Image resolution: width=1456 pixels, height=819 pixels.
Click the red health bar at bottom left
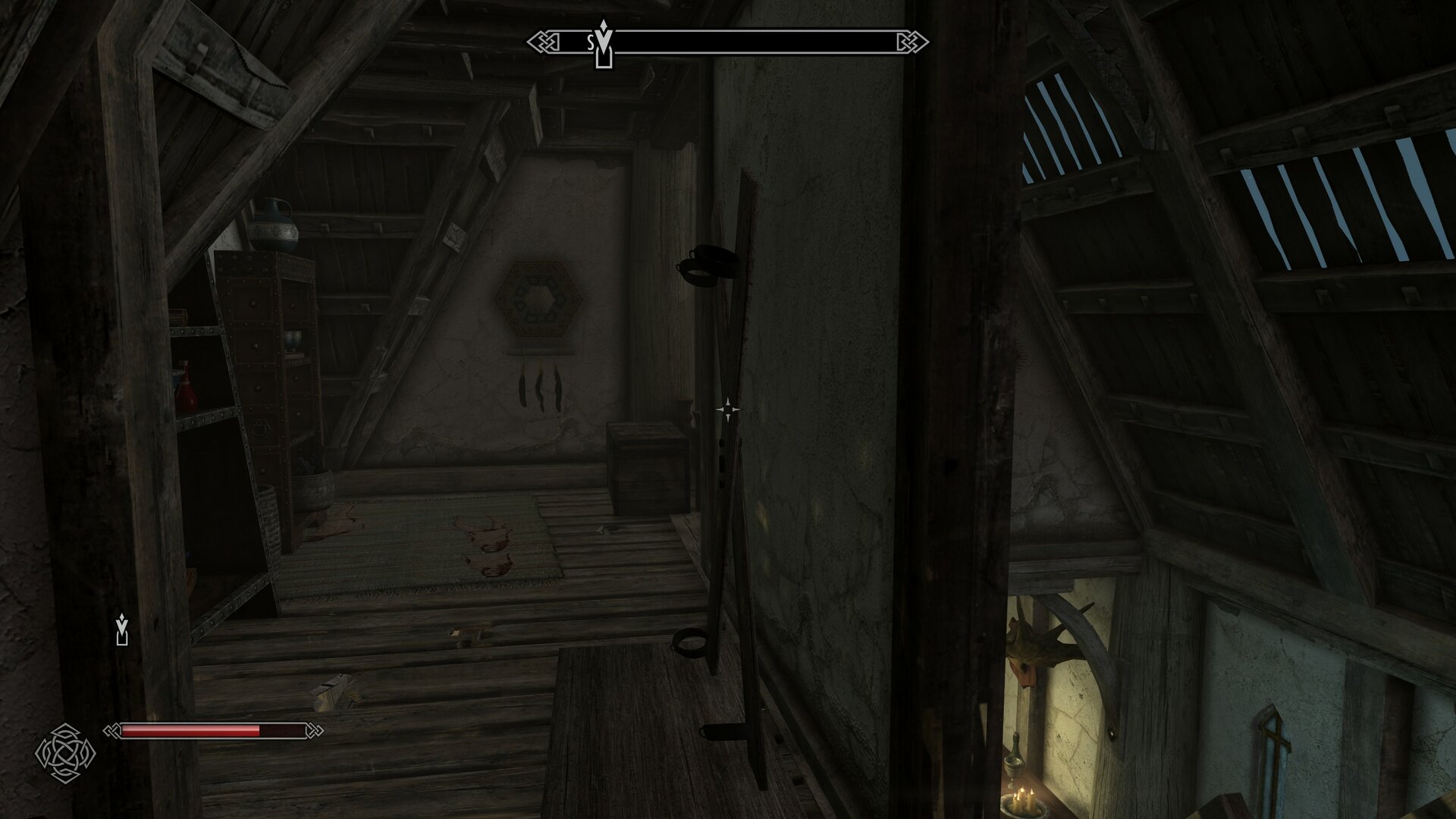[190, 732]
